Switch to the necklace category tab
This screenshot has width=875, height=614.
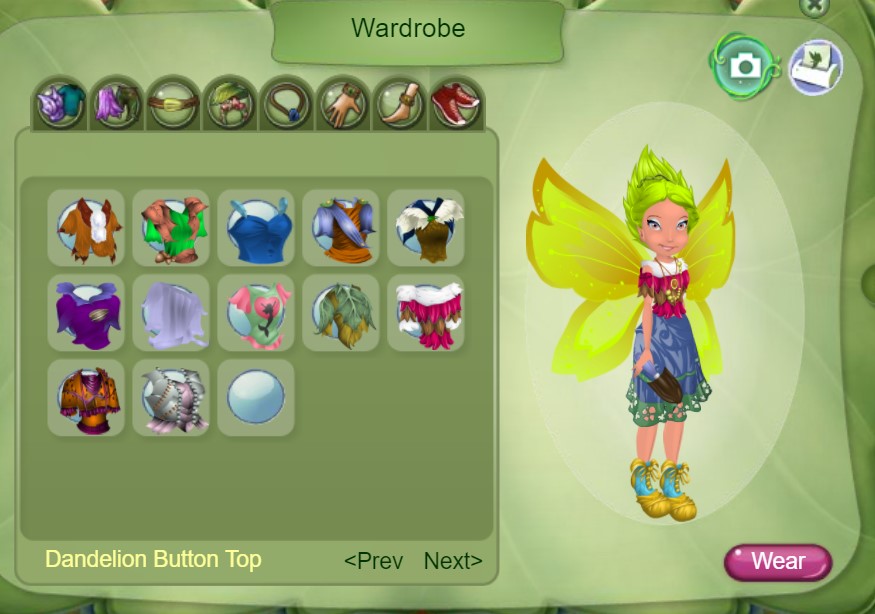pos(286,104)
